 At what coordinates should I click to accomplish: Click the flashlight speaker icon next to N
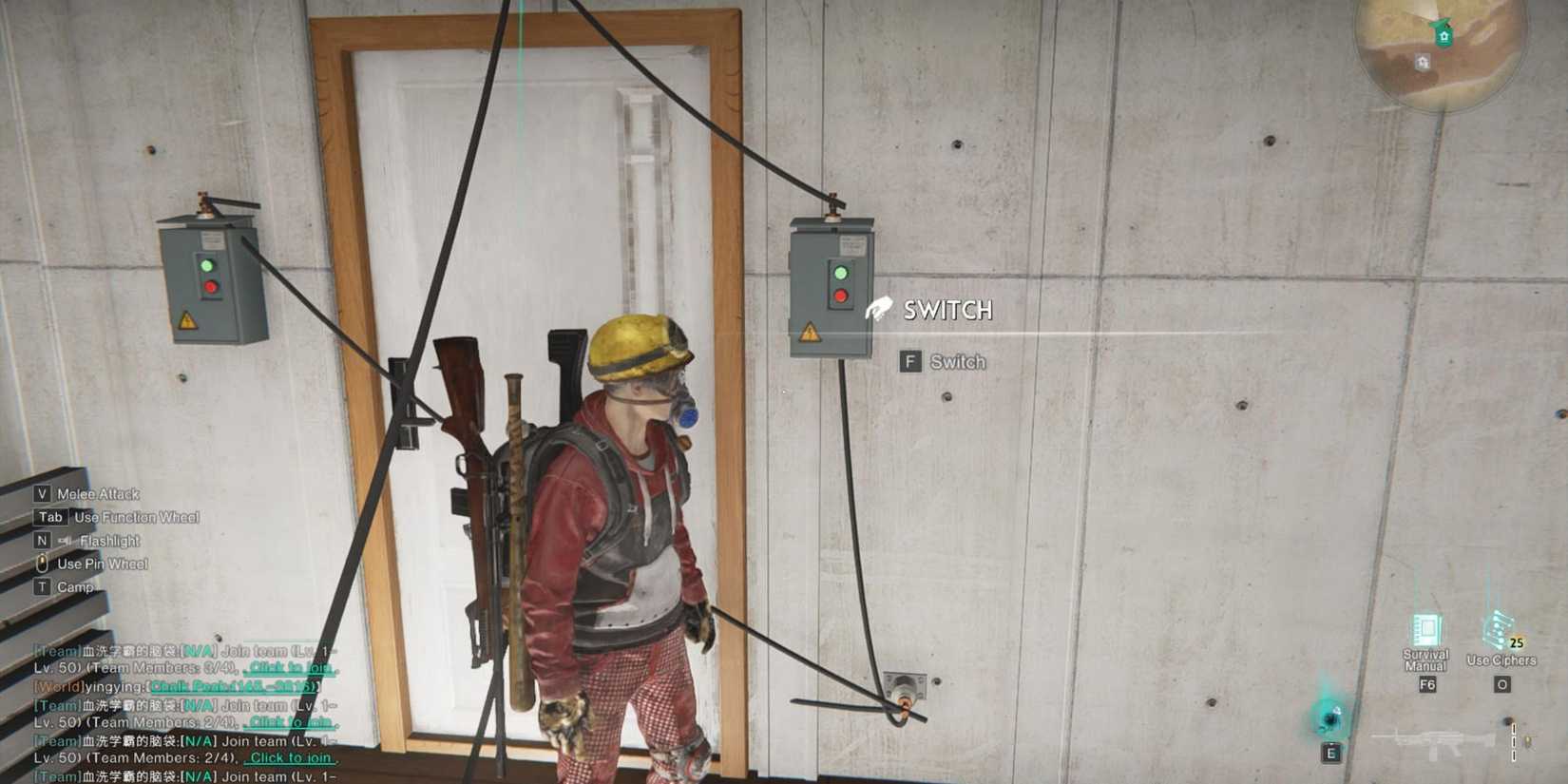(x=64, y=540)
